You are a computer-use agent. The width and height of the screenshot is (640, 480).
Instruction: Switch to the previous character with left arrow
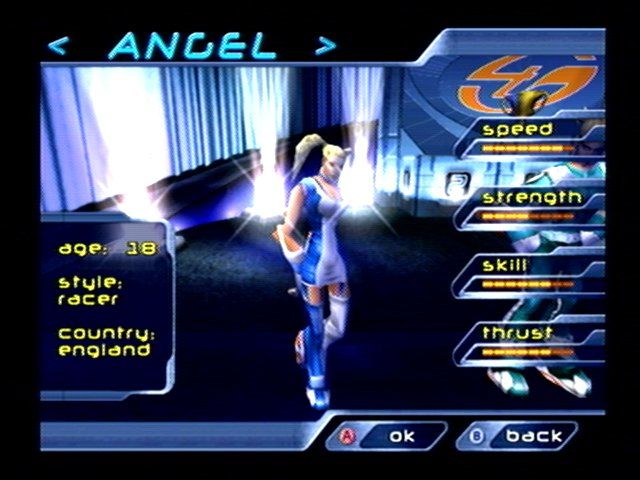pyautogui.click(x=59, y=46)
